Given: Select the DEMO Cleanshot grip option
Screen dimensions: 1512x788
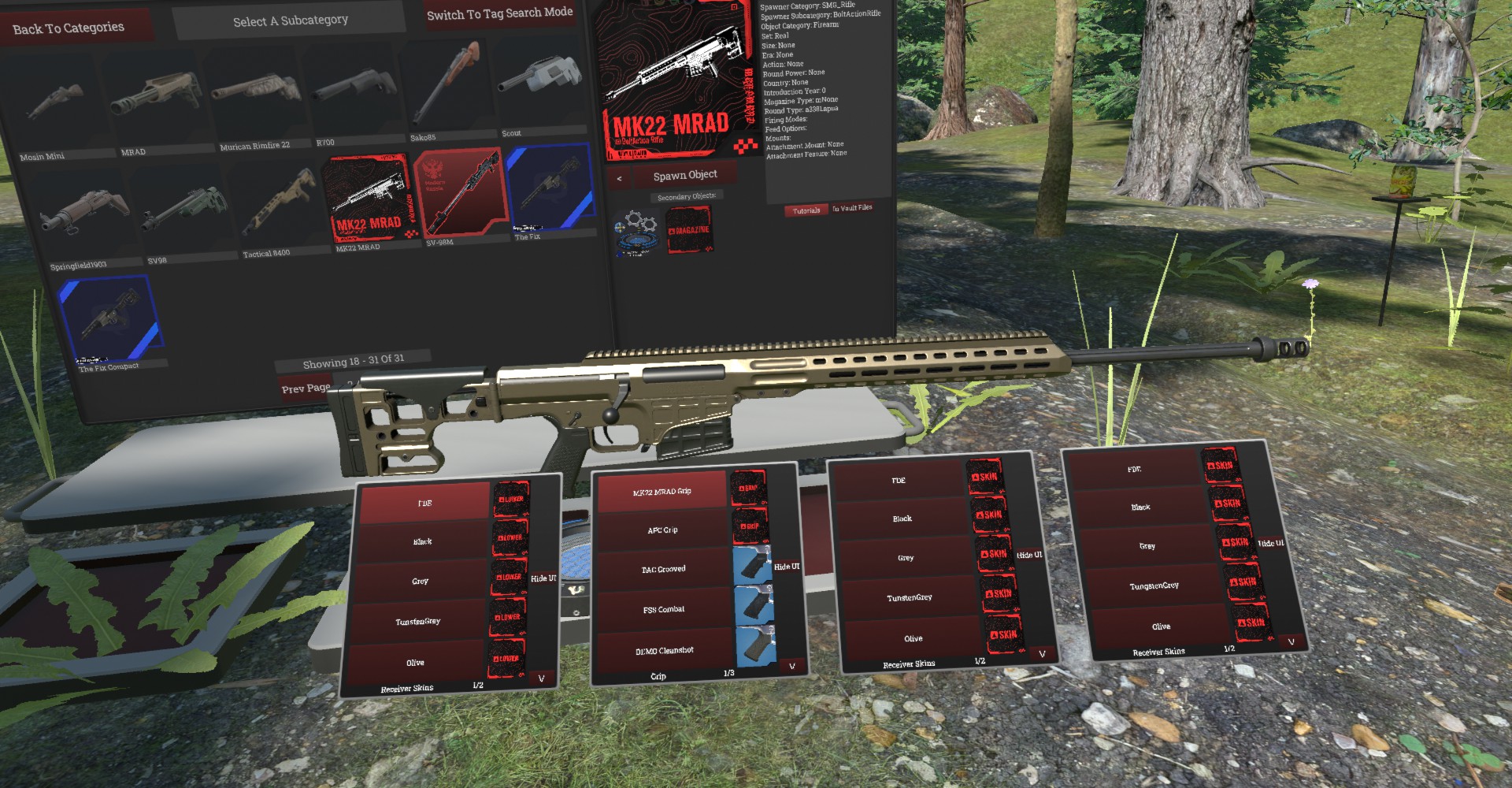Looking at the screenshot, I should coord(665,650).
